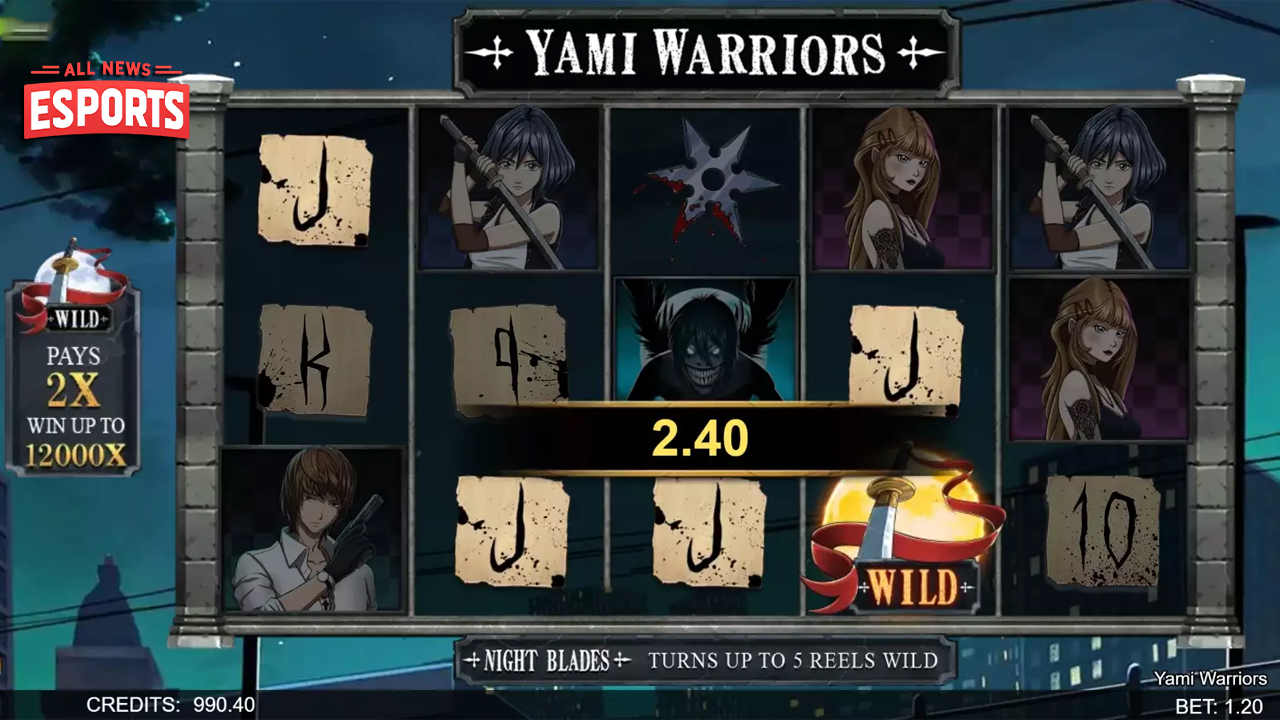Screen dimensions: 1280x720
Task: Select the WILD sword symbol on reel four
Action: pyautogui.click(x=902, y=535)
